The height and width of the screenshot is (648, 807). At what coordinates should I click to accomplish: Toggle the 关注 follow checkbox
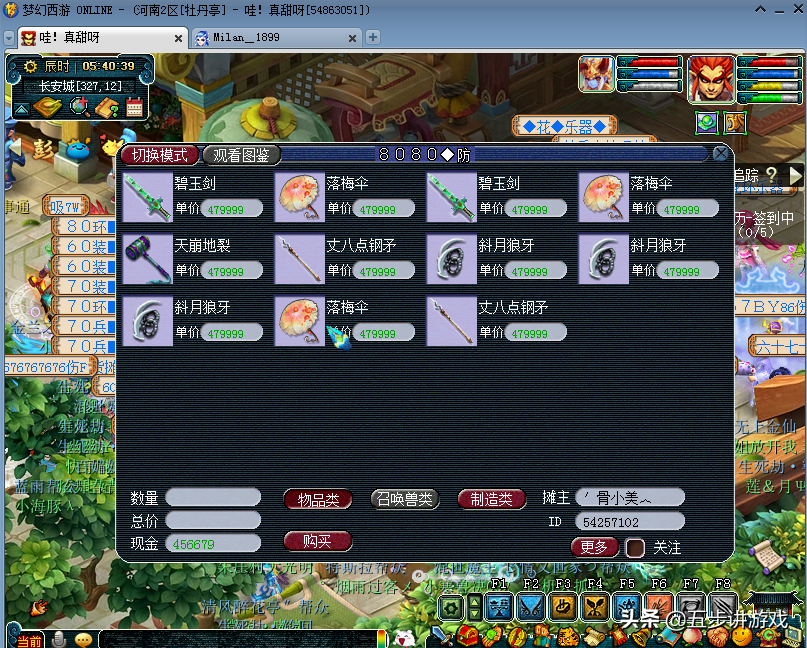pyautogui.click(x=635, y=548)
